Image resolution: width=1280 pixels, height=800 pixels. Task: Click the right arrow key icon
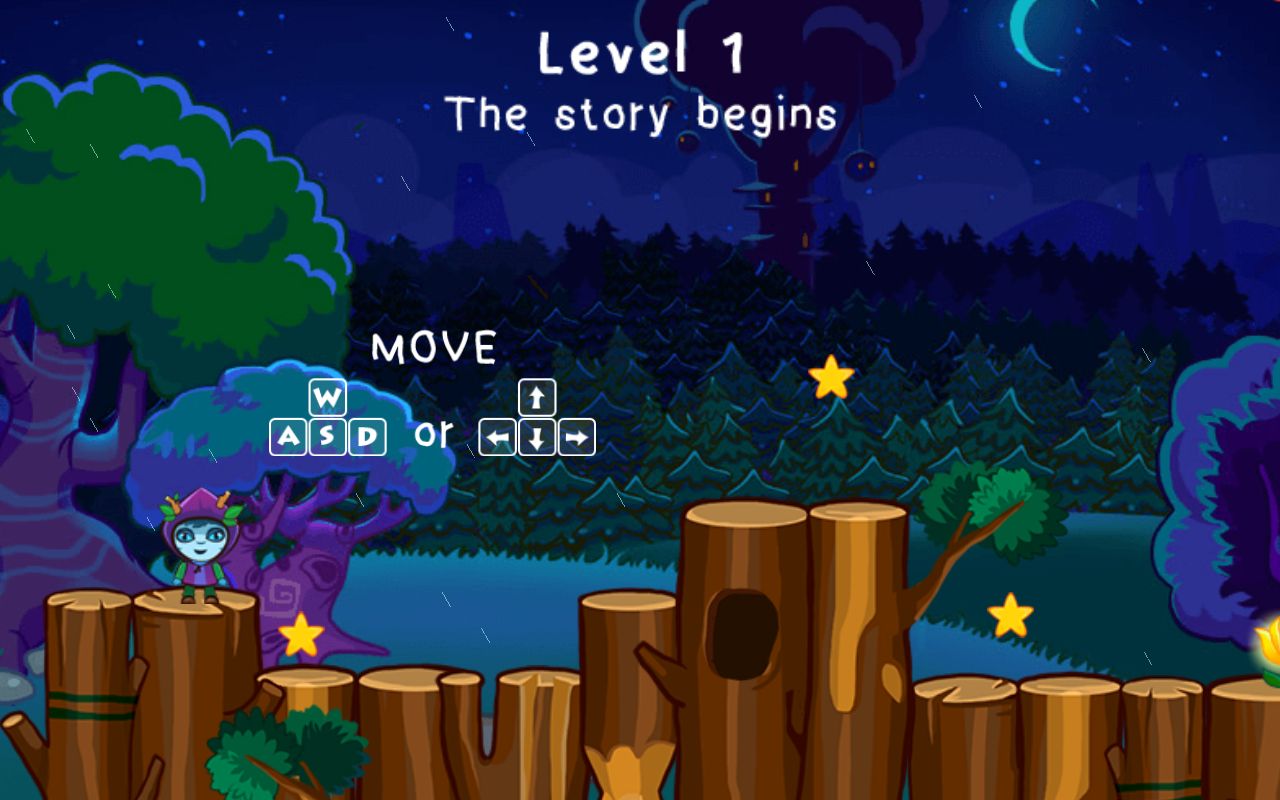pyautogui.click(x=577, y=435)
